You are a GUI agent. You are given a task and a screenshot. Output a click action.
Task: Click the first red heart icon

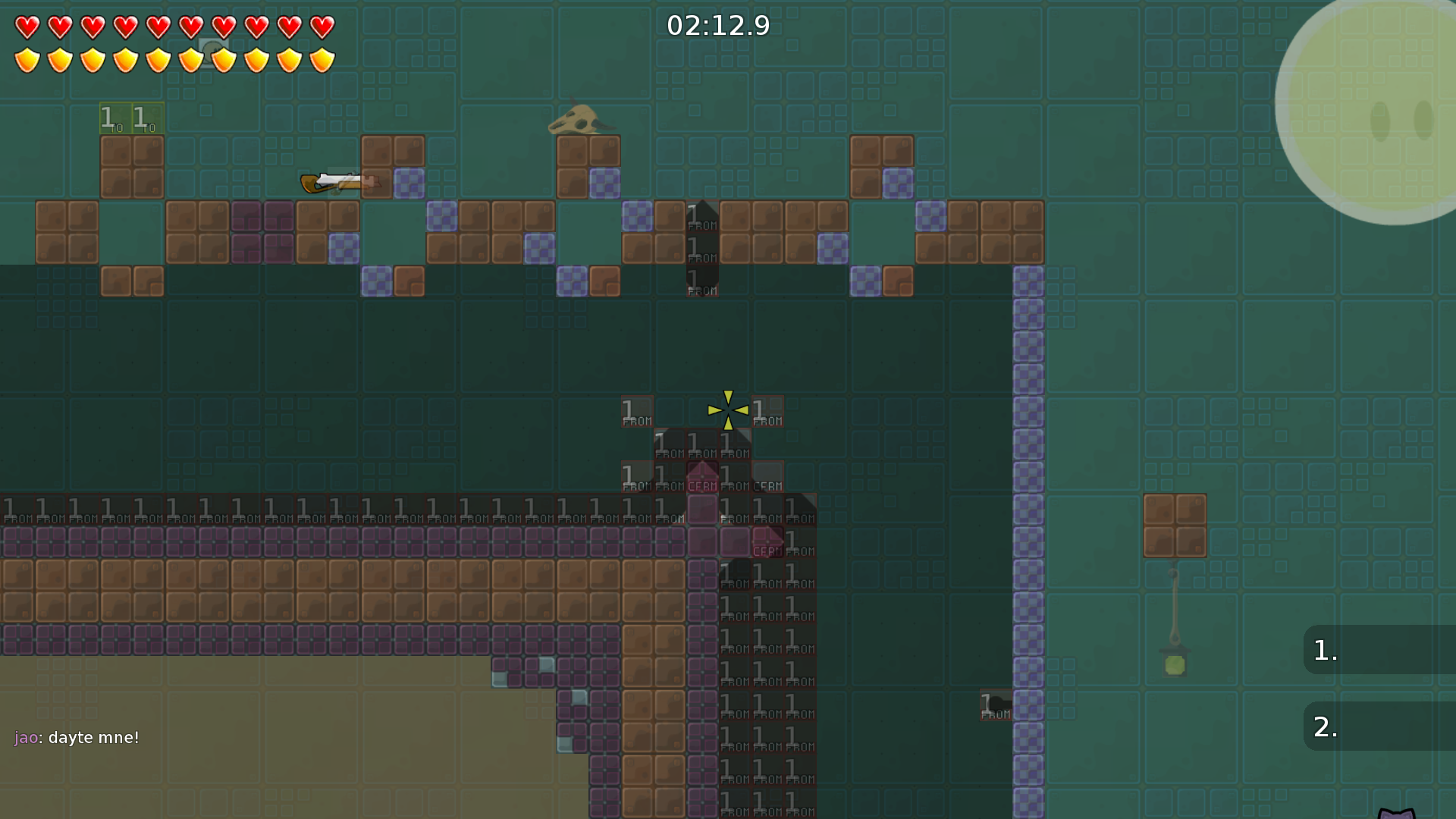click(x=26, y=26)
